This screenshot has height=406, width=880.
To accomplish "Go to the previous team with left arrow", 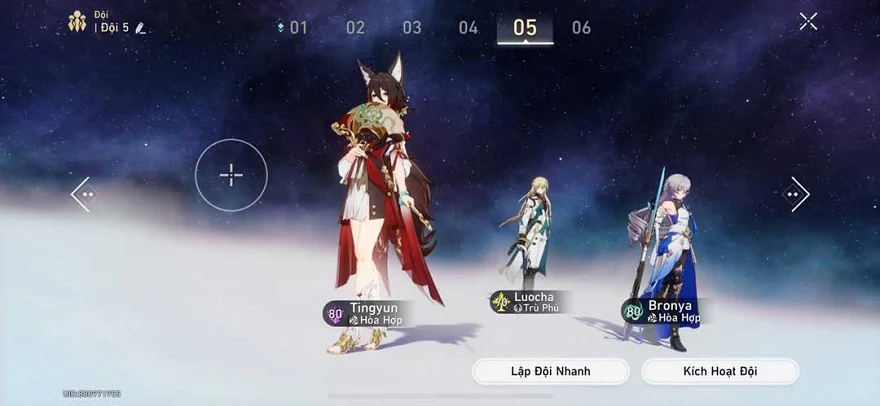I will 82,194.
